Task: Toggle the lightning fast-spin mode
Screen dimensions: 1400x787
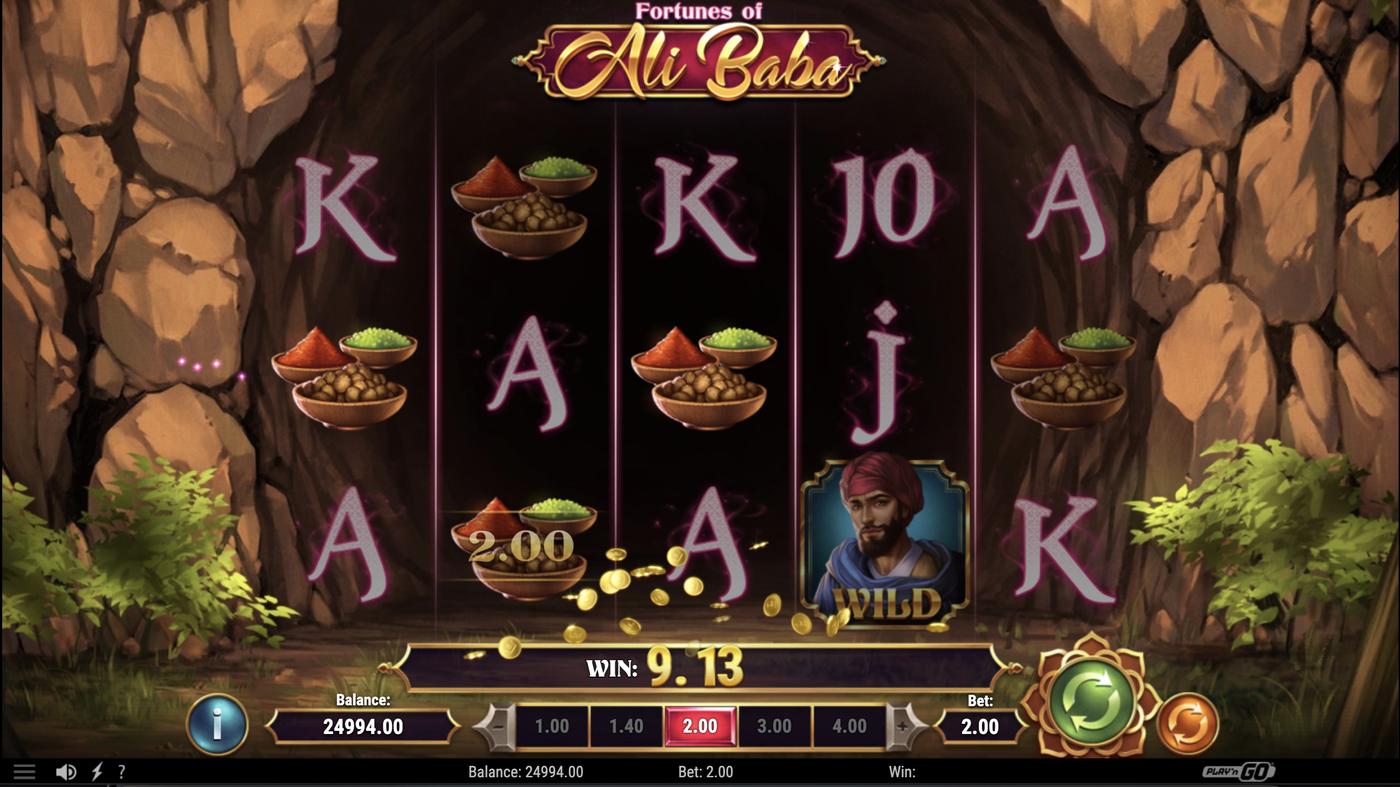Action: coord(96,770)
